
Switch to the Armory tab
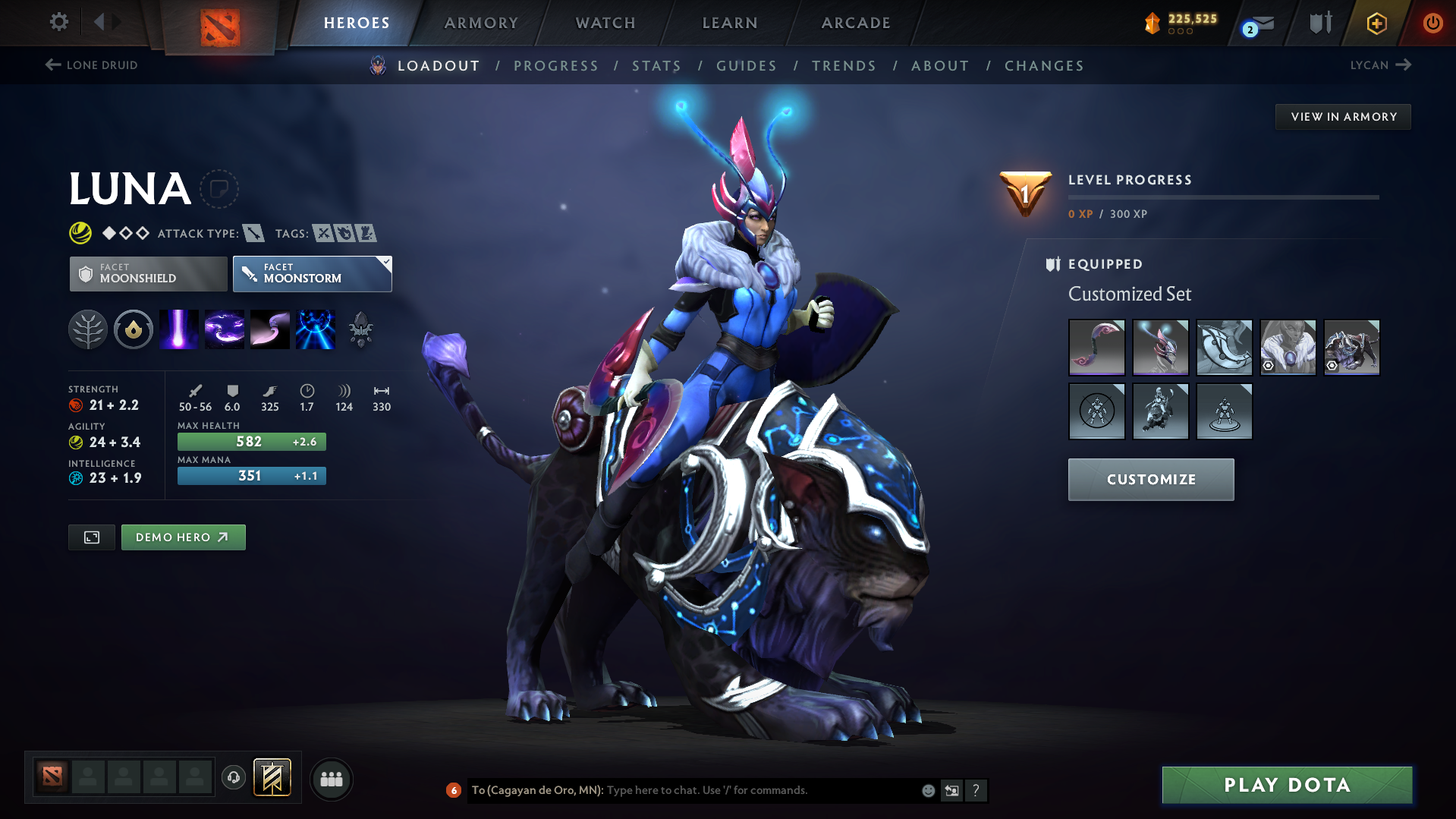pyautogui.click(x=481, y=23)
